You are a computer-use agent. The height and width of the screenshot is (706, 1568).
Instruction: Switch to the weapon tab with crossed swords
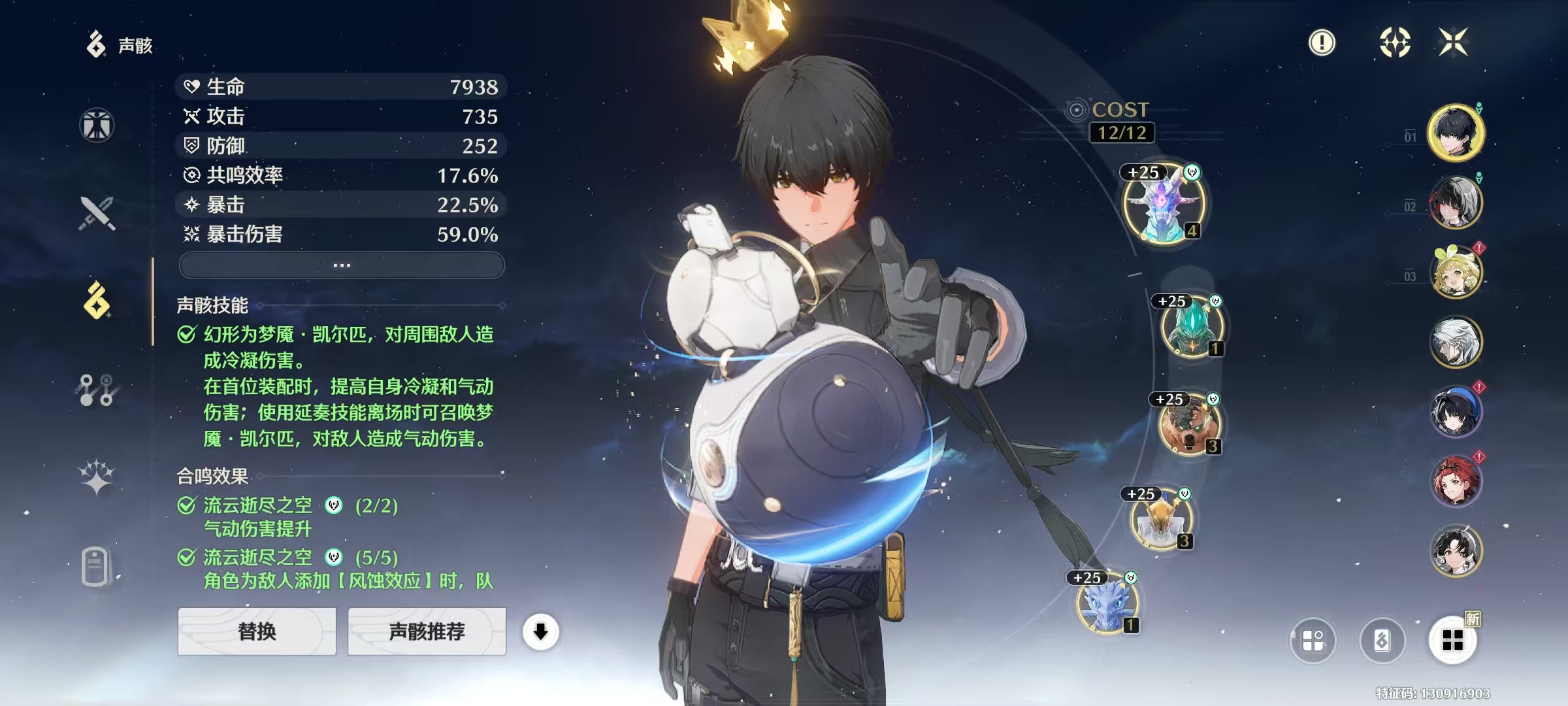[97, 213]
